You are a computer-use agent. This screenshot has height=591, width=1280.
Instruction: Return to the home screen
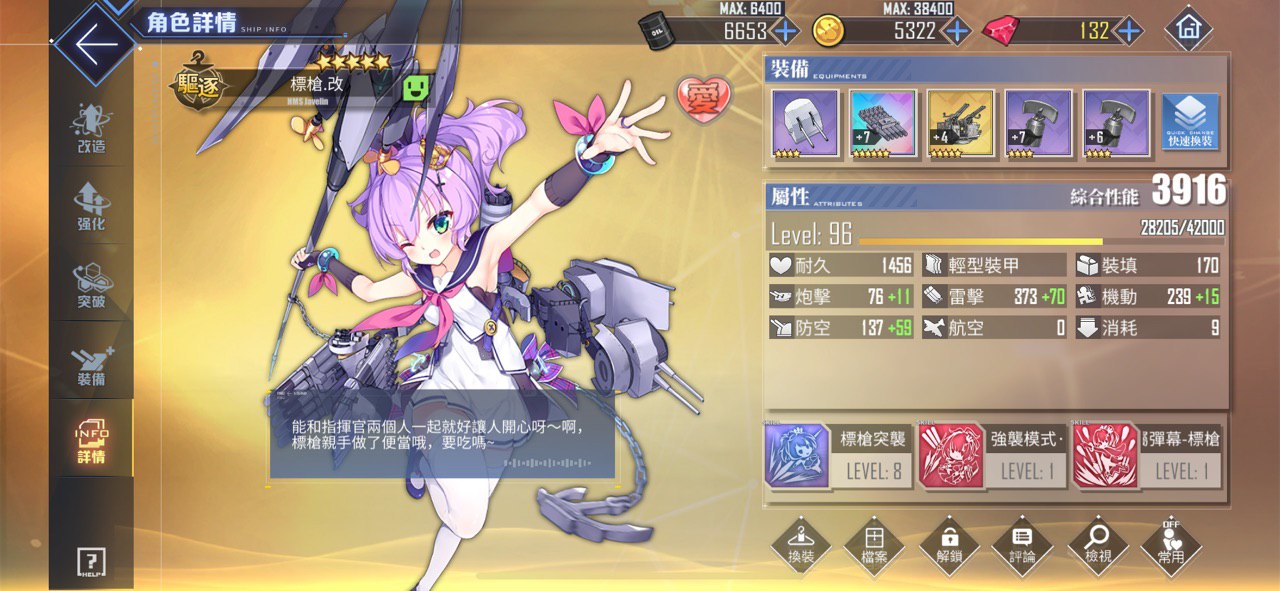pos(1188,30)
